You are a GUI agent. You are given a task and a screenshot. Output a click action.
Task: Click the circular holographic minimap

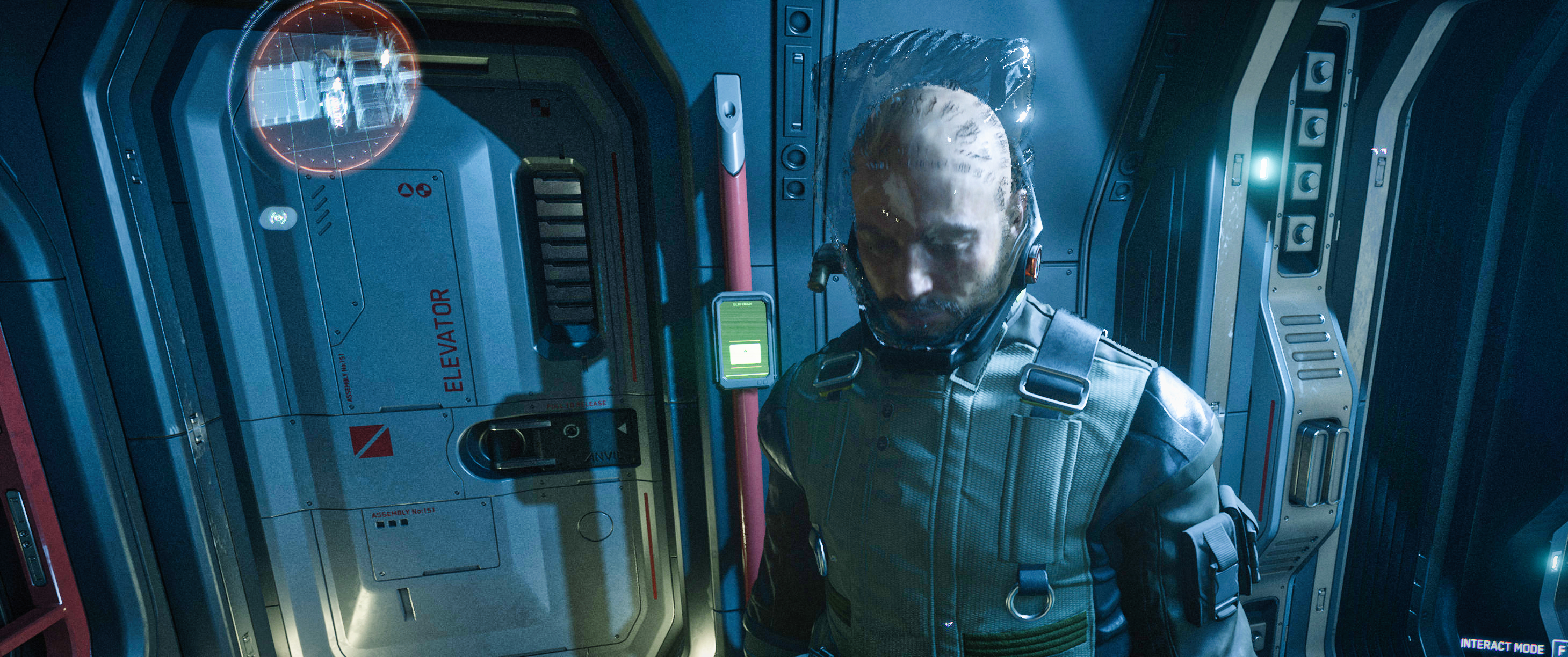pyautogui.click(x=334, y=86)
